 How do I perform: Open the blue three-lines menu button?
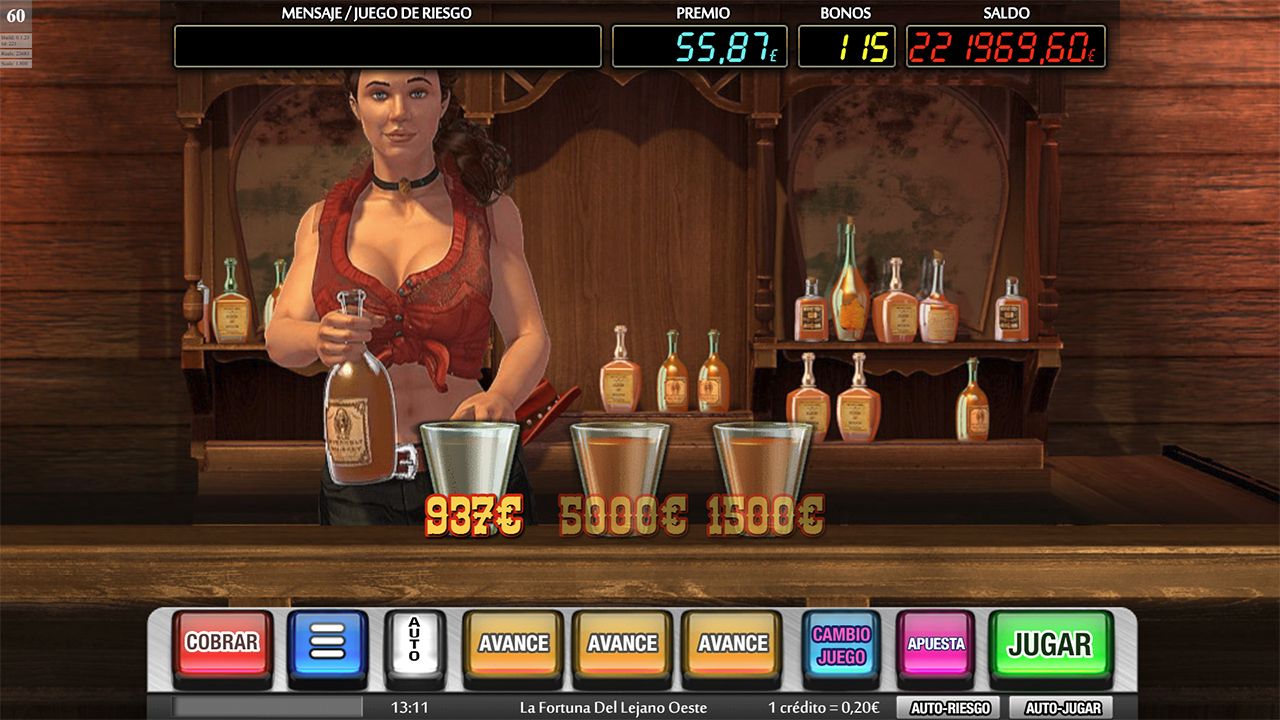coord(327,642)
